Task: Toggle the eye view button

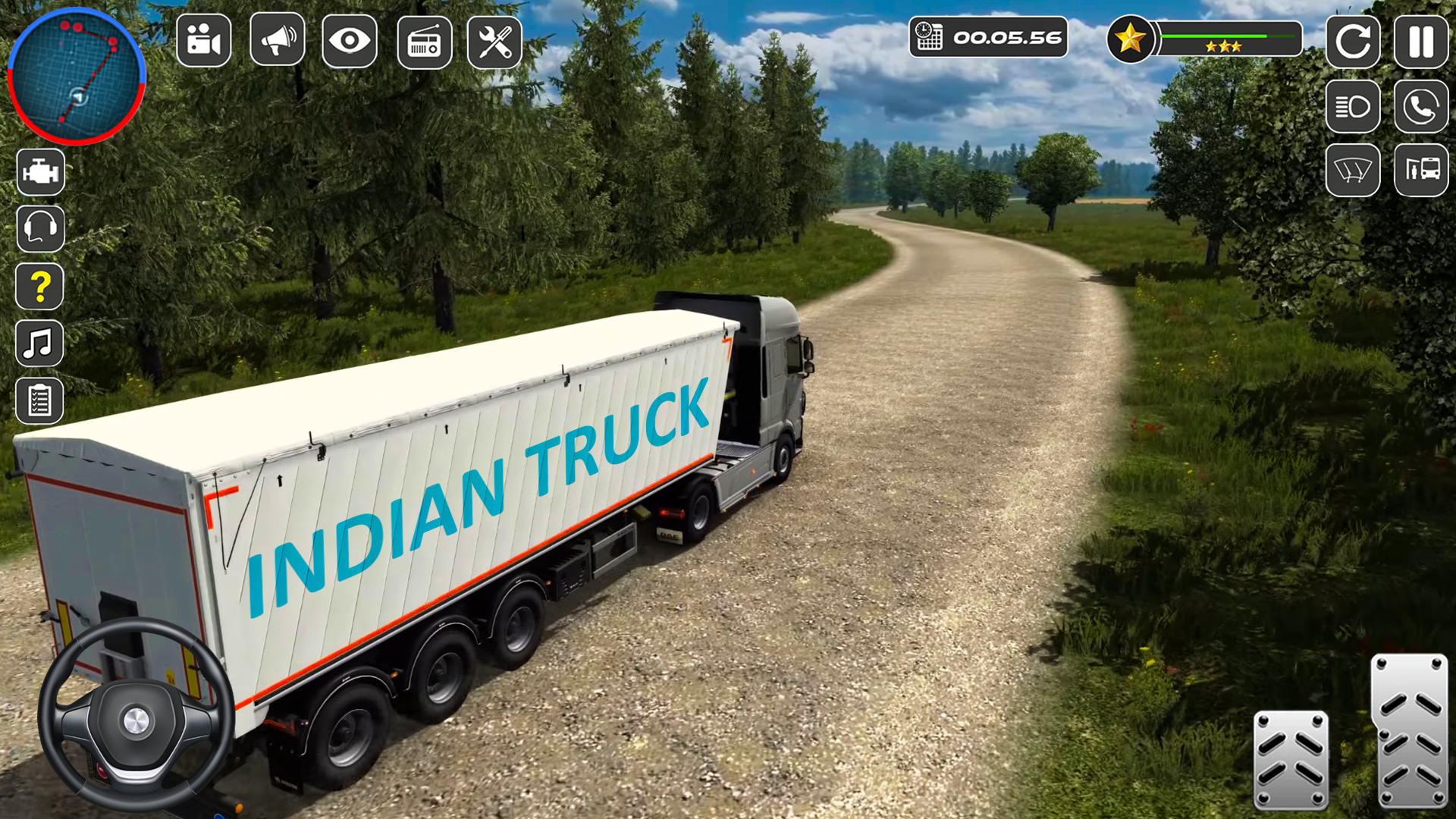Action: pyautogui.click(x=350, y=40)
